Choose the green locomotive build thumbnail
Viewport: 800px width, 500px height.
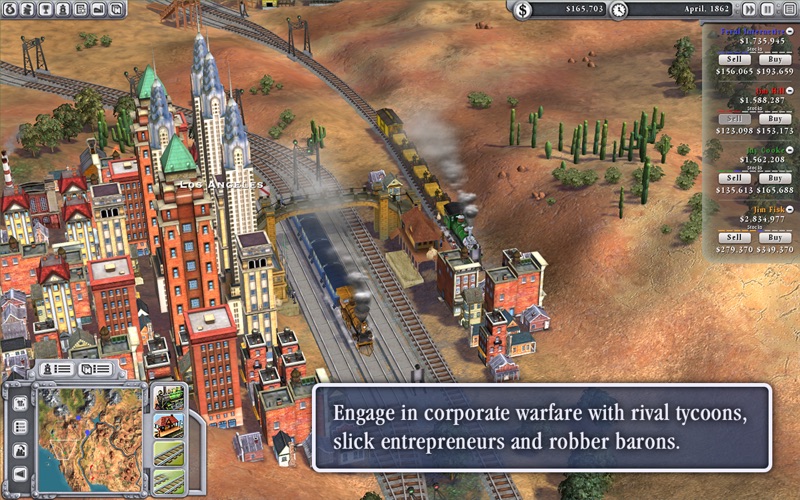pyautogui.click(x=168, y=397)
